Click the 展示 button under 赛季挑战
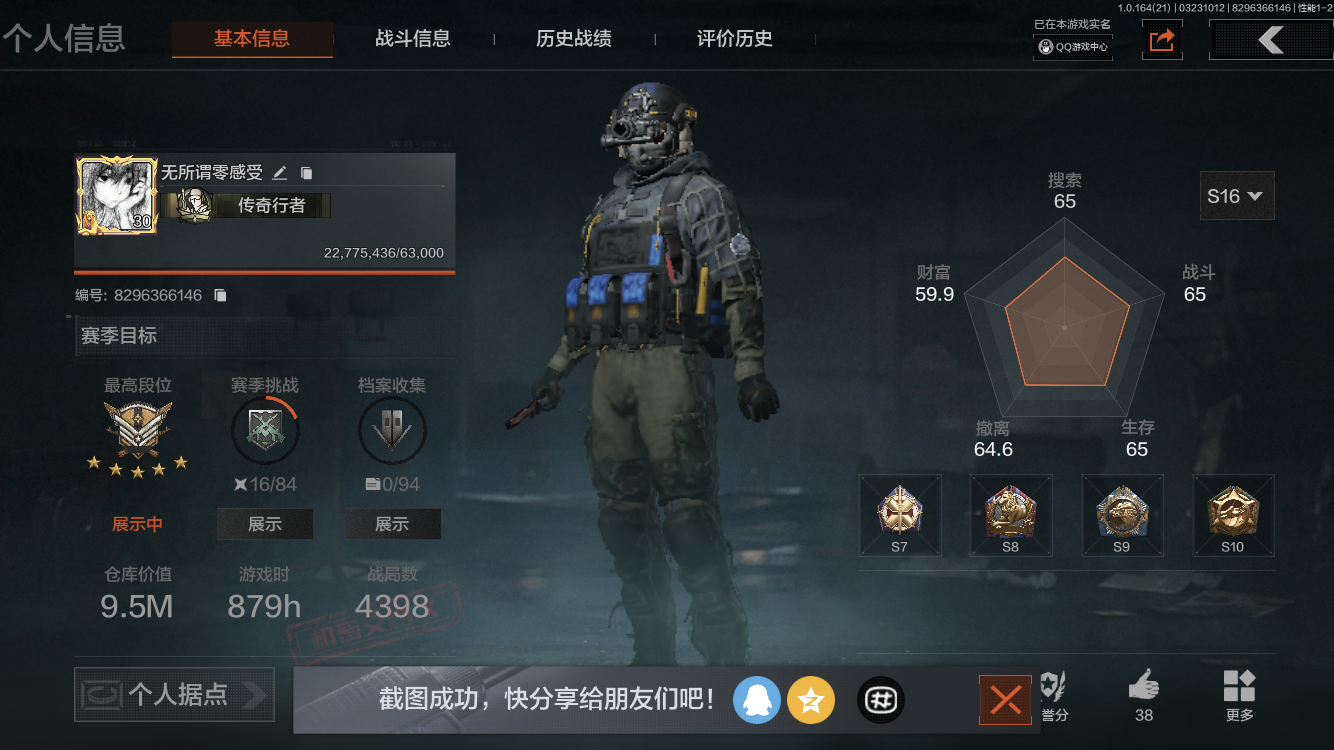 [265, 523]
